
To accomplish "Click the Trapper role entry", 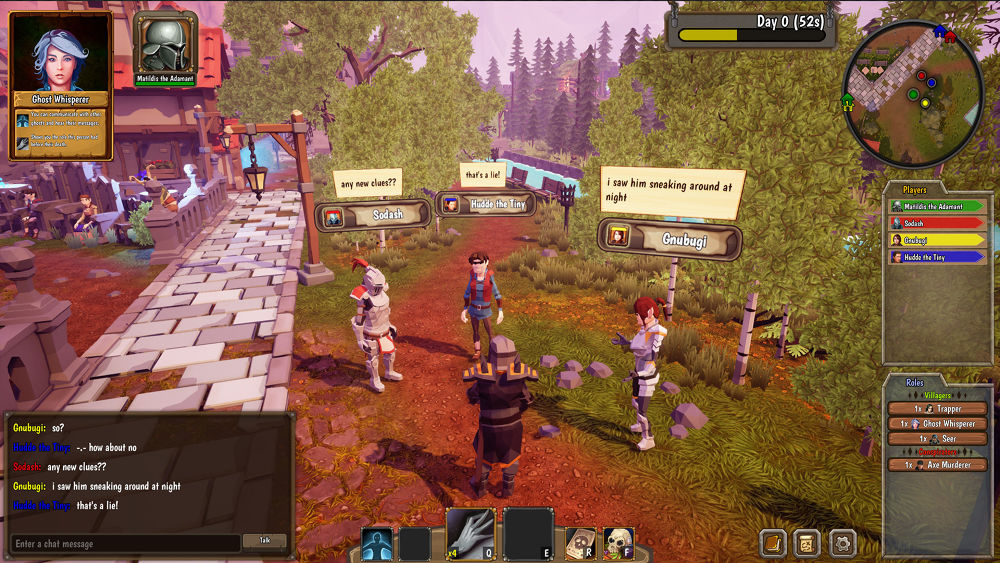I will click(938, 409).
